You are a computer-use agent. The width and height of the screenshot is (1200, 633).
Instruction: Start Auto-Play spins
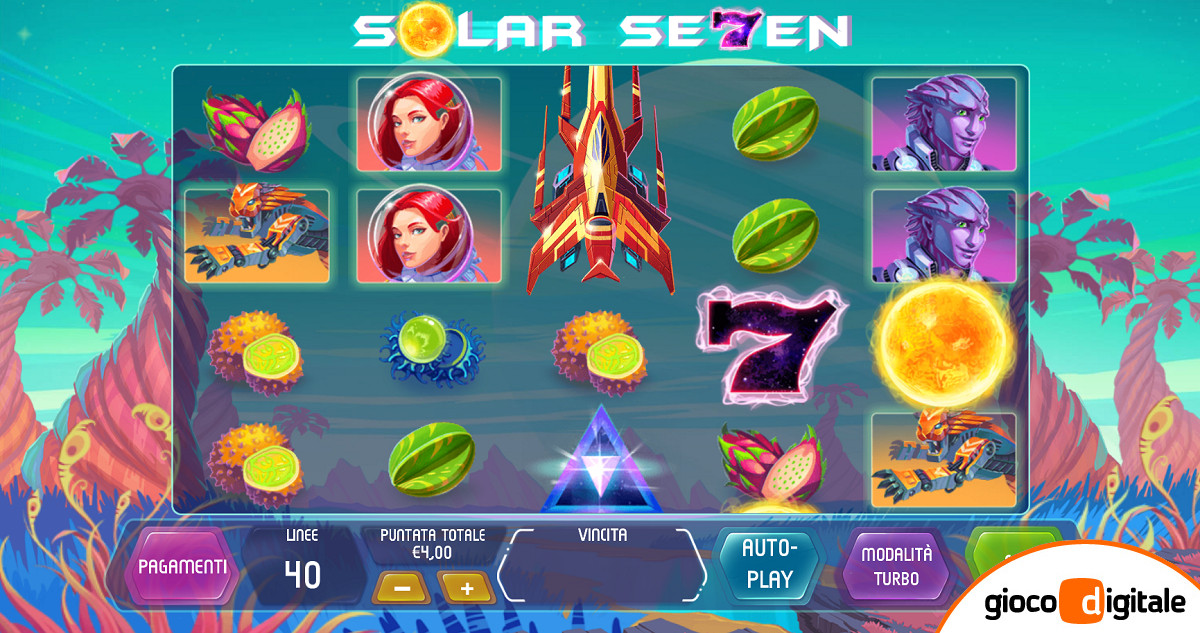point(767,564)
